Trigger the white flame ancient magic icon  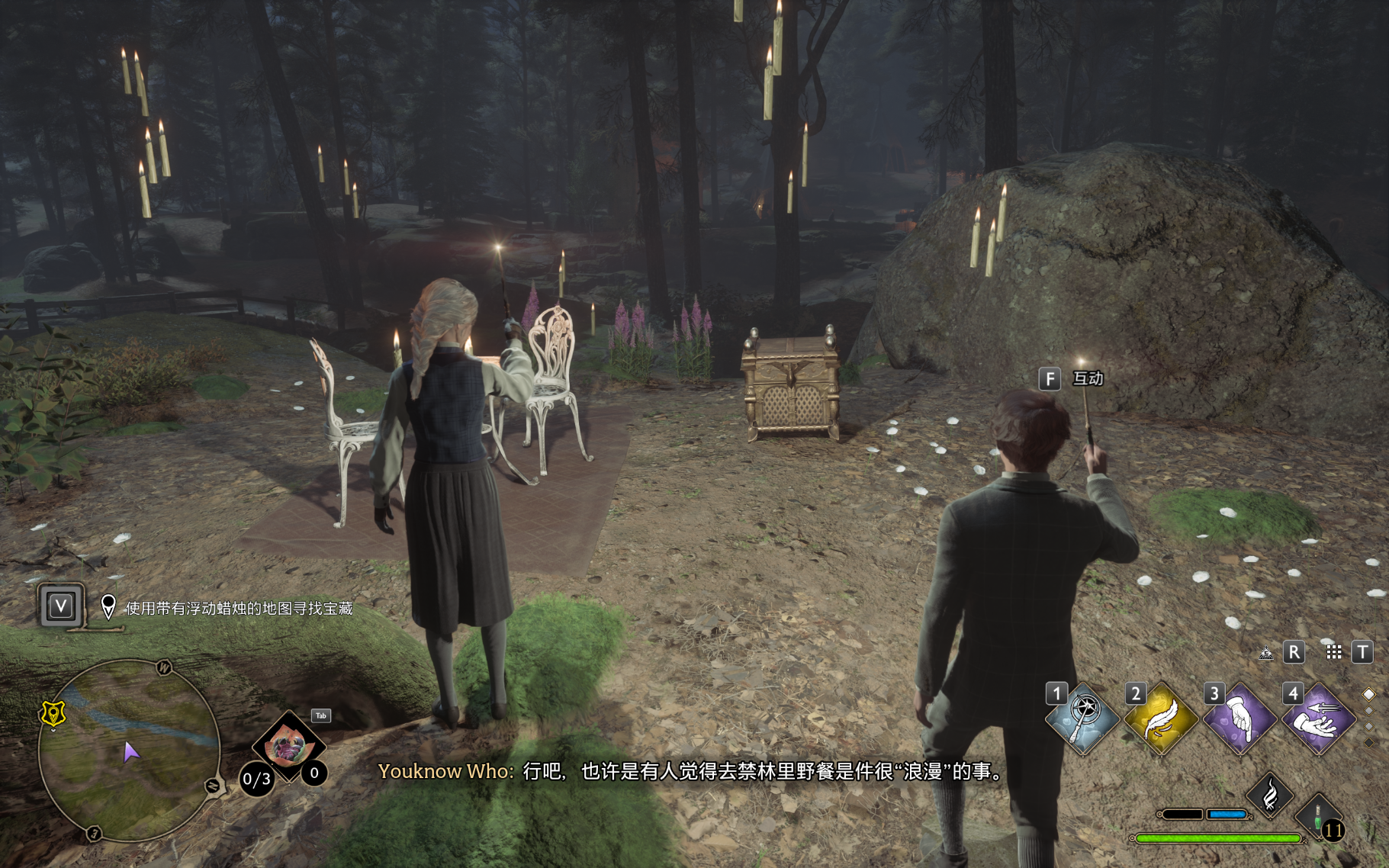click(1270, 796)
